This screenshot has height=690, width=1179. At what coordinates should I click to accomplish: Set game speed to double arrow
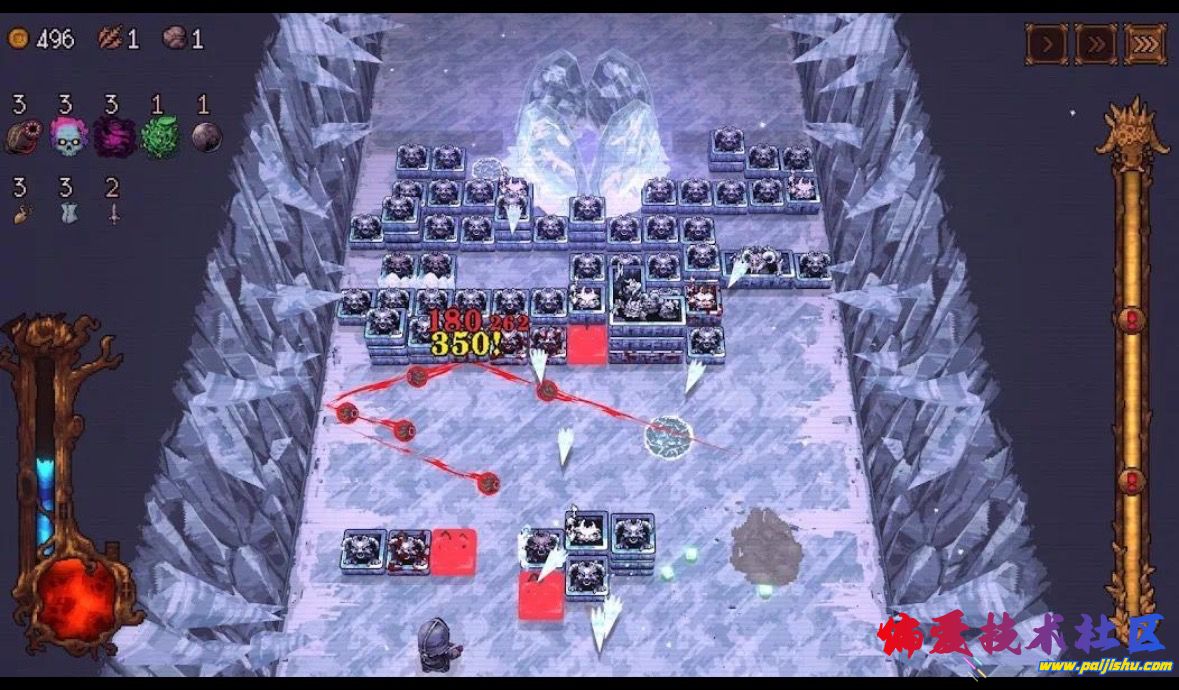pyautogui.click(x=1096, y=44)
